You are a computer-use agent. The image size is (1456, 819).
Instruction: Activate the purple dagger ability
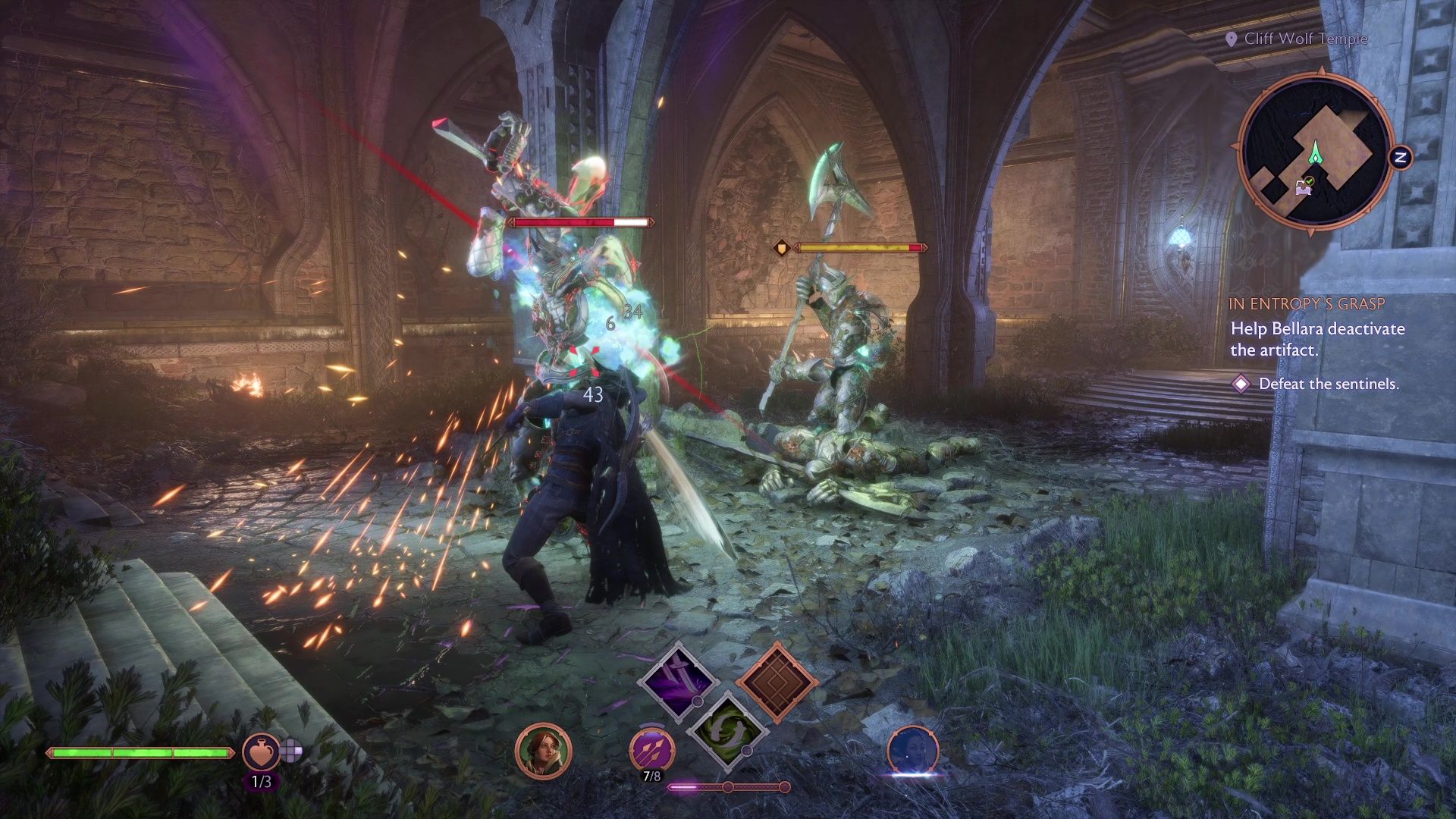(677, 681)
